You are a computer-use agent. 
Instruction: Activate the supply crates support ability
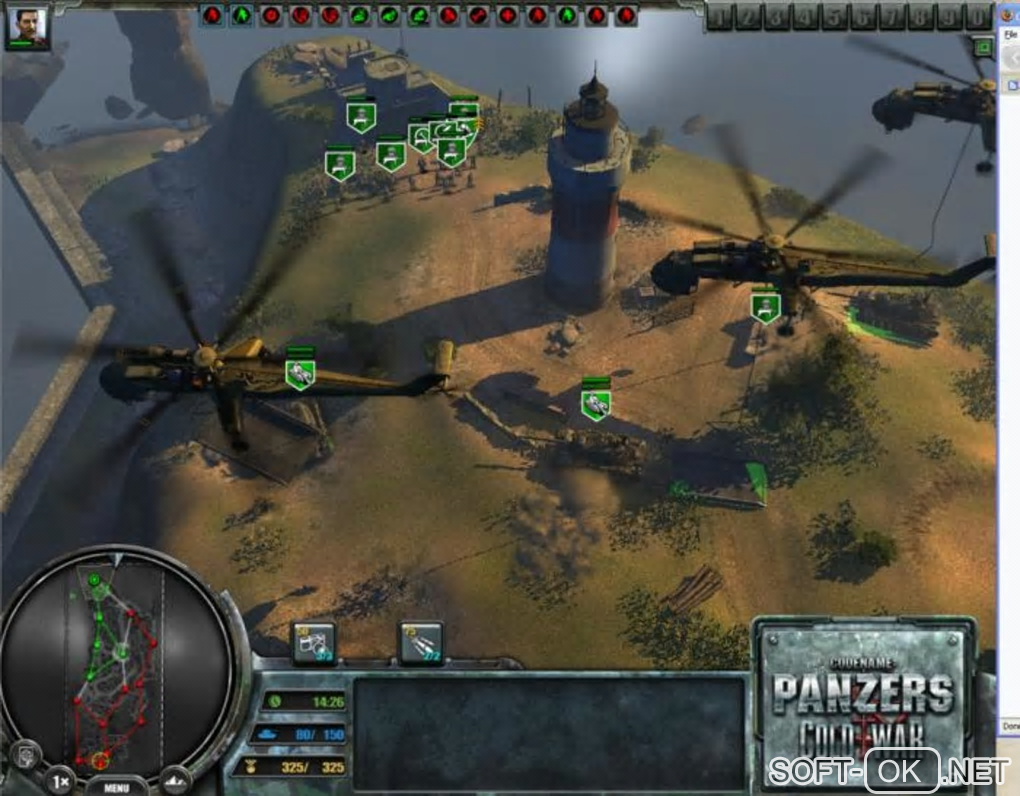313,644
